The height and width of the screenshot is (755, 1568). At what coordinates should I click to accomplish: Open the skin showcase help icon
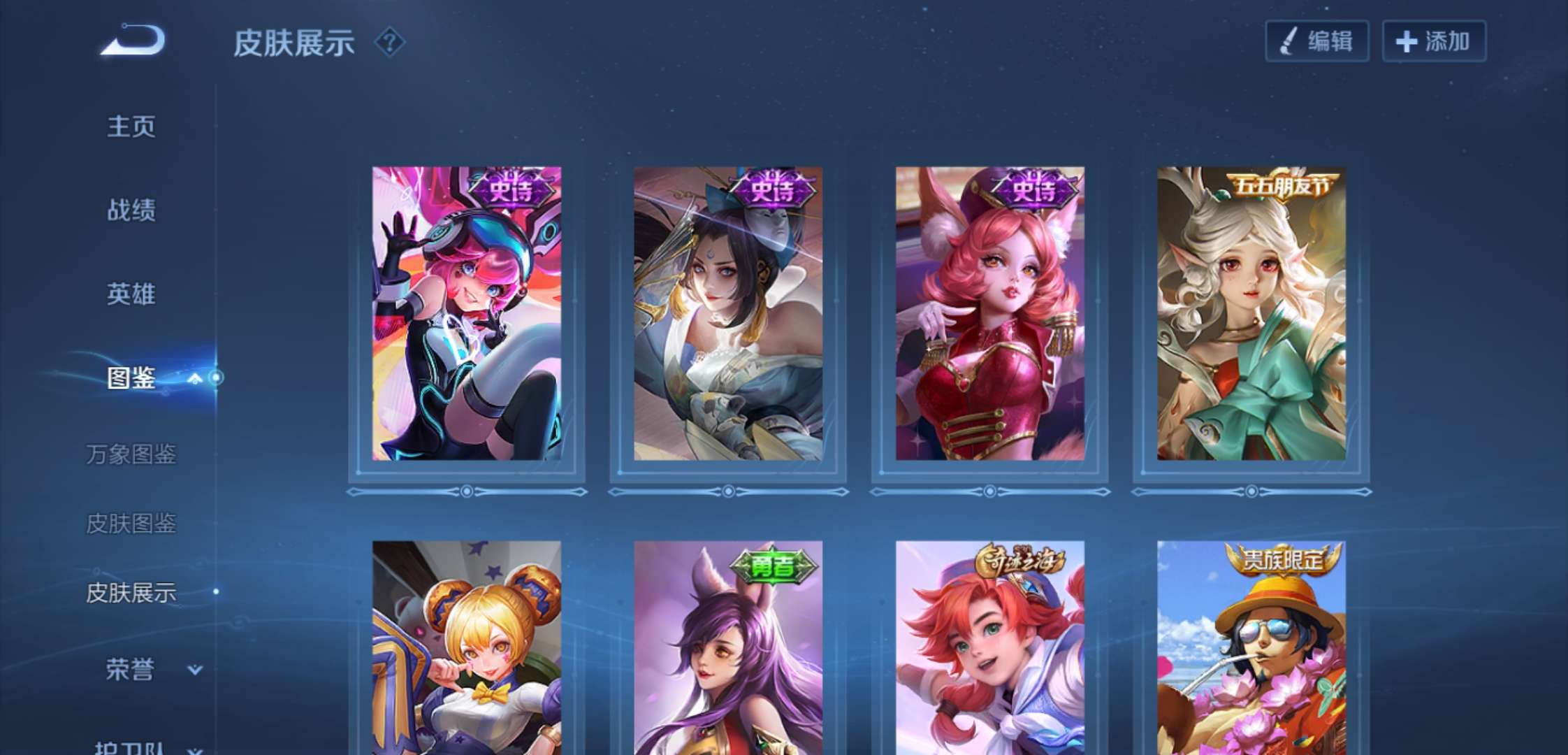[x=390, y=43]
